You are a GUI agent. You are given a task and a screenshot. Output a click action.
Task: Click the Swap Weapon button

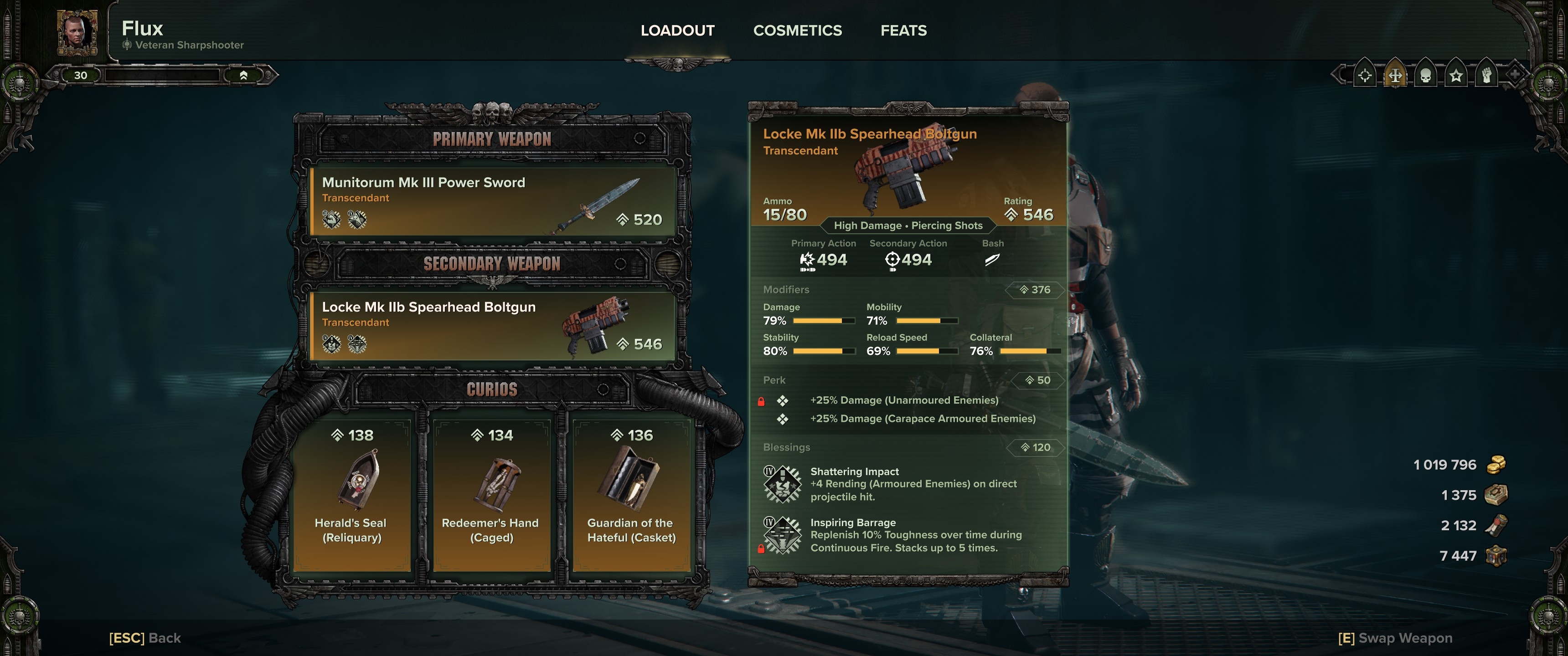pos(1395,638)
